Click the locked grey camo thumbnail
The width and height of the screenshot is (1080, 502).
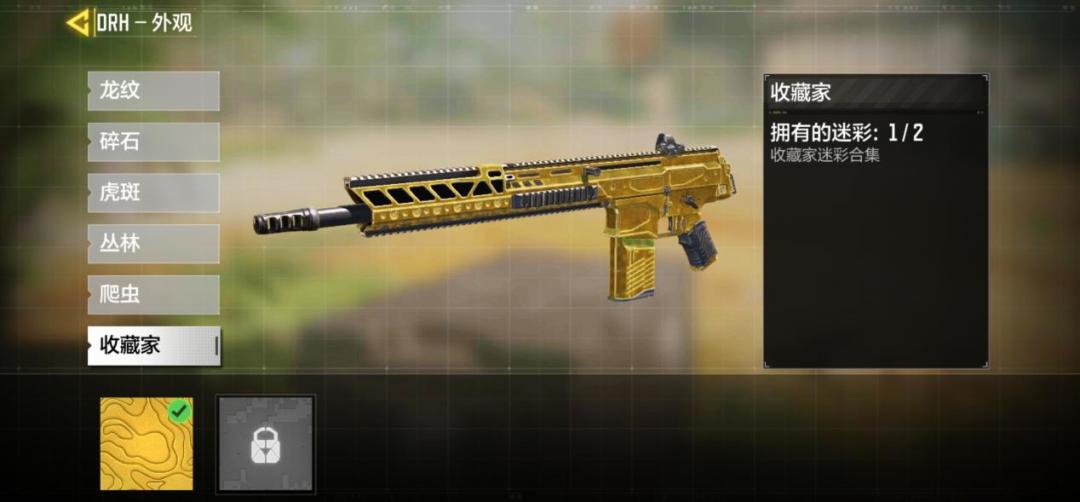[x=266, y=443]
